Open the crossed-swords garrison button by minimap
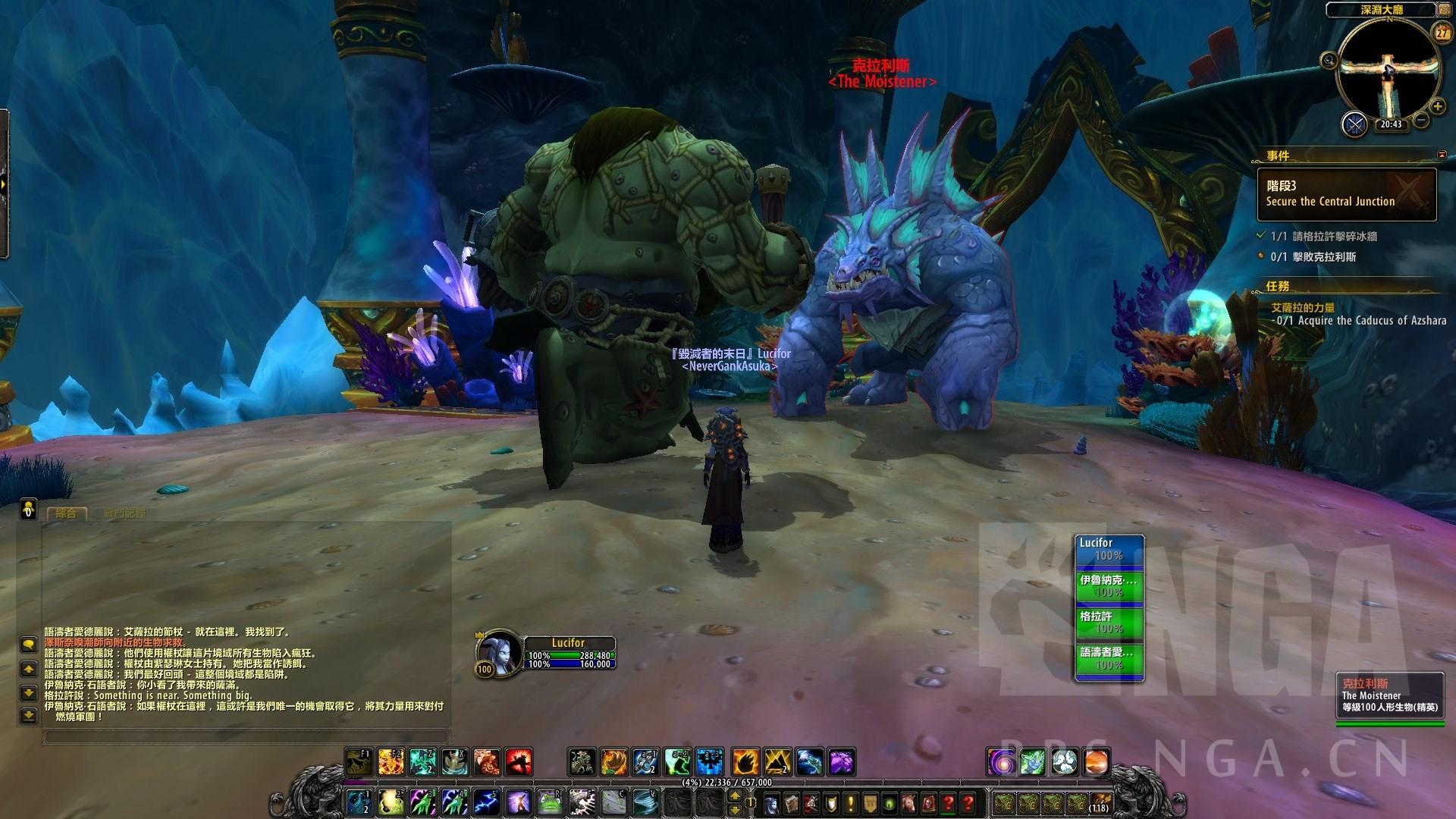Screen dimensions: 1456x819 pyautogui.click(x=1354, y=124)
